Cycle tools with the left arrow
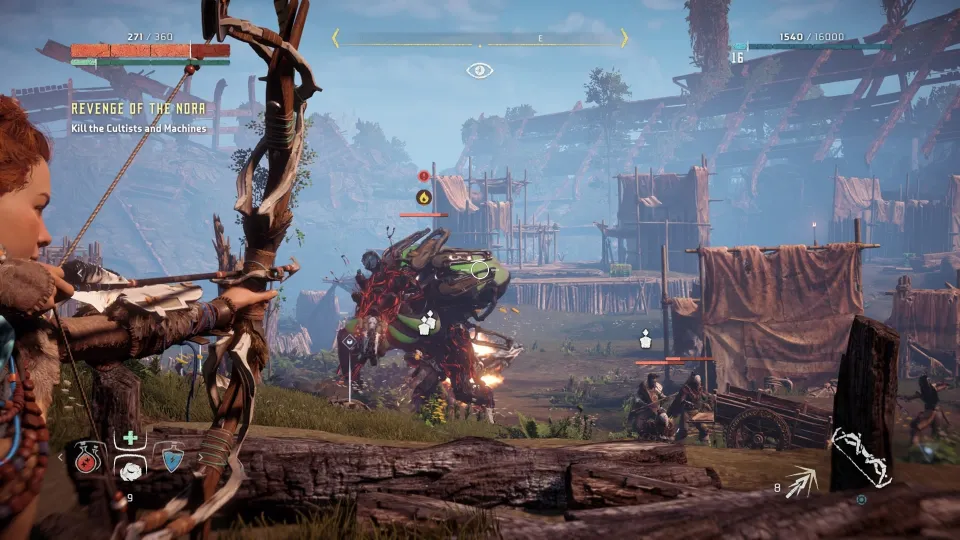 (x=59, y=458)
